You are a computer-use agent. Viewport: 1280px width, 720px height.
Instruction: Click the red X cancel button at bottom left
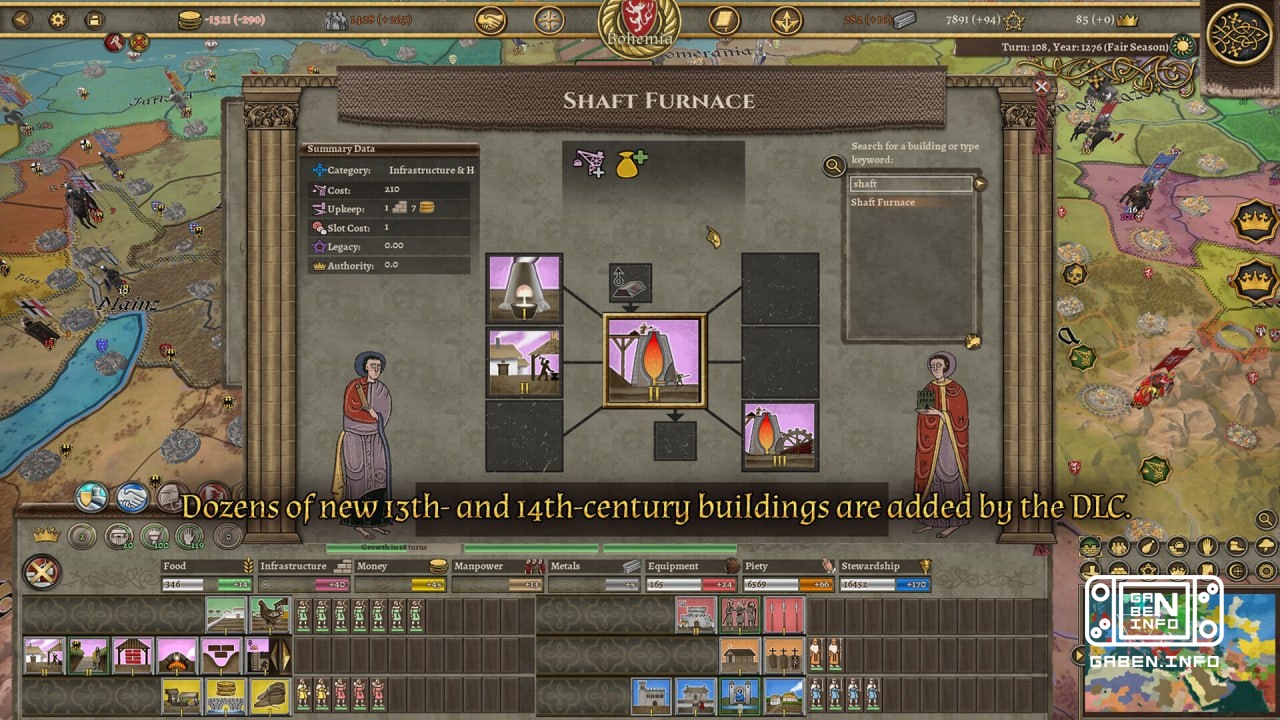41,571
